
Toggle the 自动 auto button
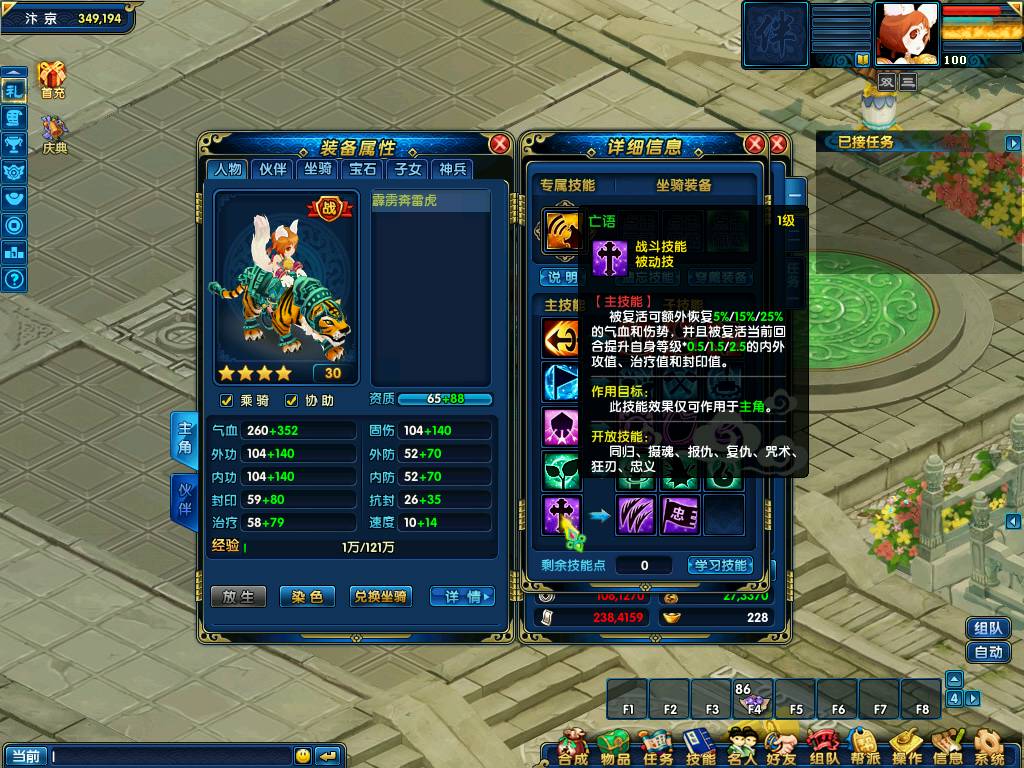click(x=987, y=652)
